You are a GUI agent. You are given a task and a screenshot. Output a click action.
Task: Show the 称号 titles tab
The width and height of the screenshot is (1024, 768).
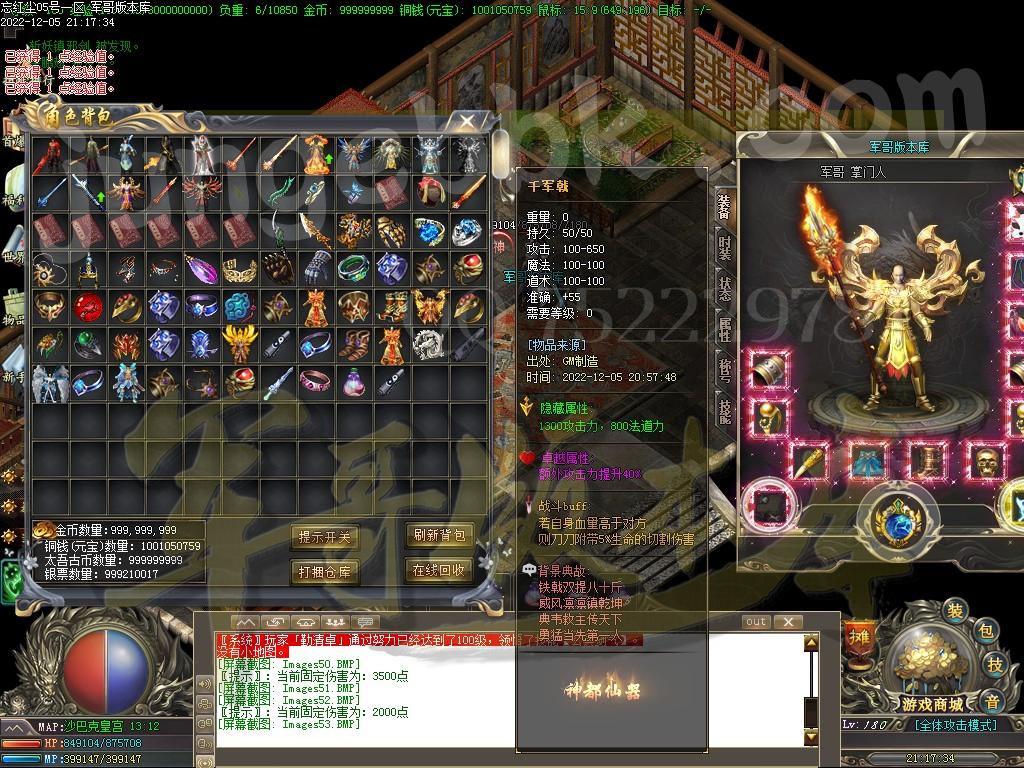pyautogui.click(x=724, y=368)
